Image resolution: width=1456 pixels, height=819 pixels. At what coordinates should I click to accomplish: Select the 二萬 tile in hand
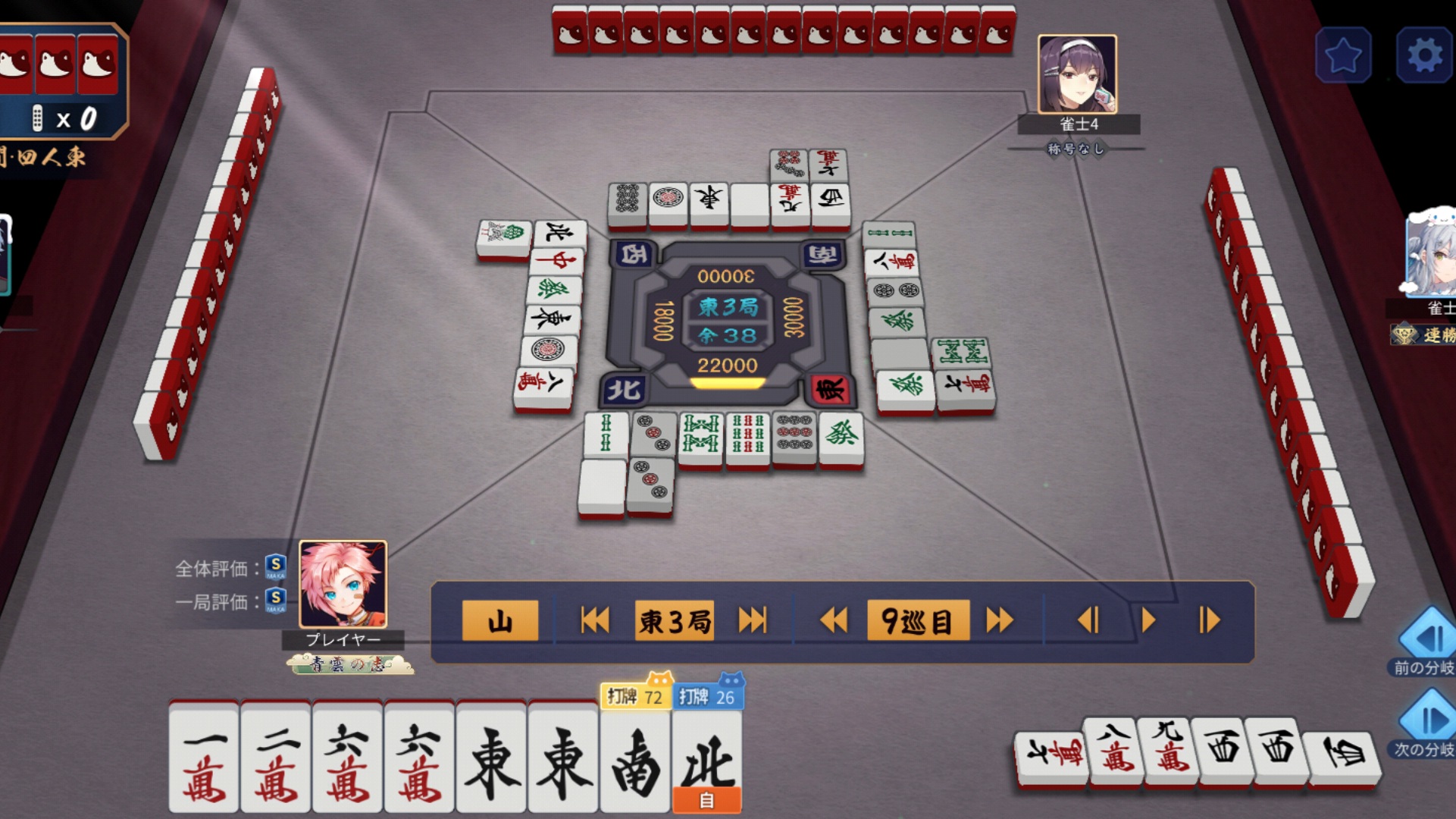pyautogui.click(x=276, y=758)
